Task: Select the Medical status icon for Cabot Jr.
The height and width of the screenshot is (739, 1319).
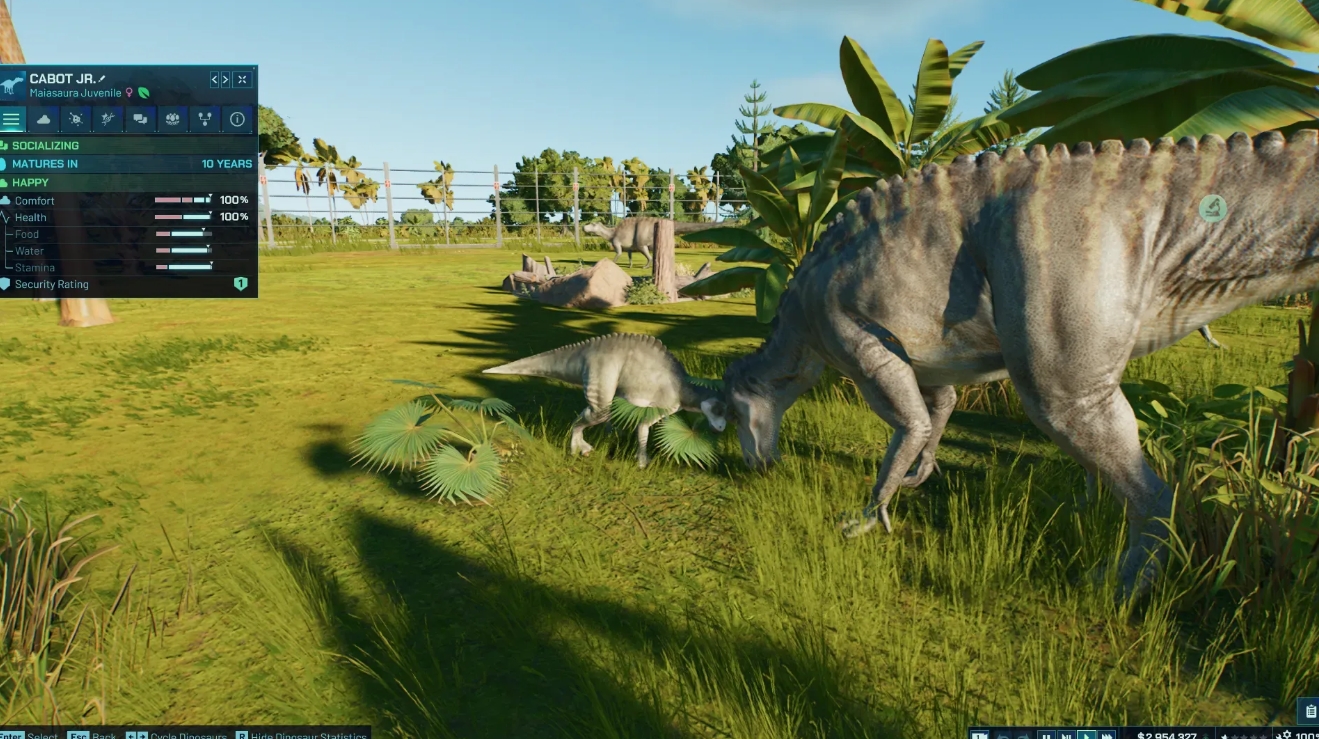Action: [x=78, y=119]
